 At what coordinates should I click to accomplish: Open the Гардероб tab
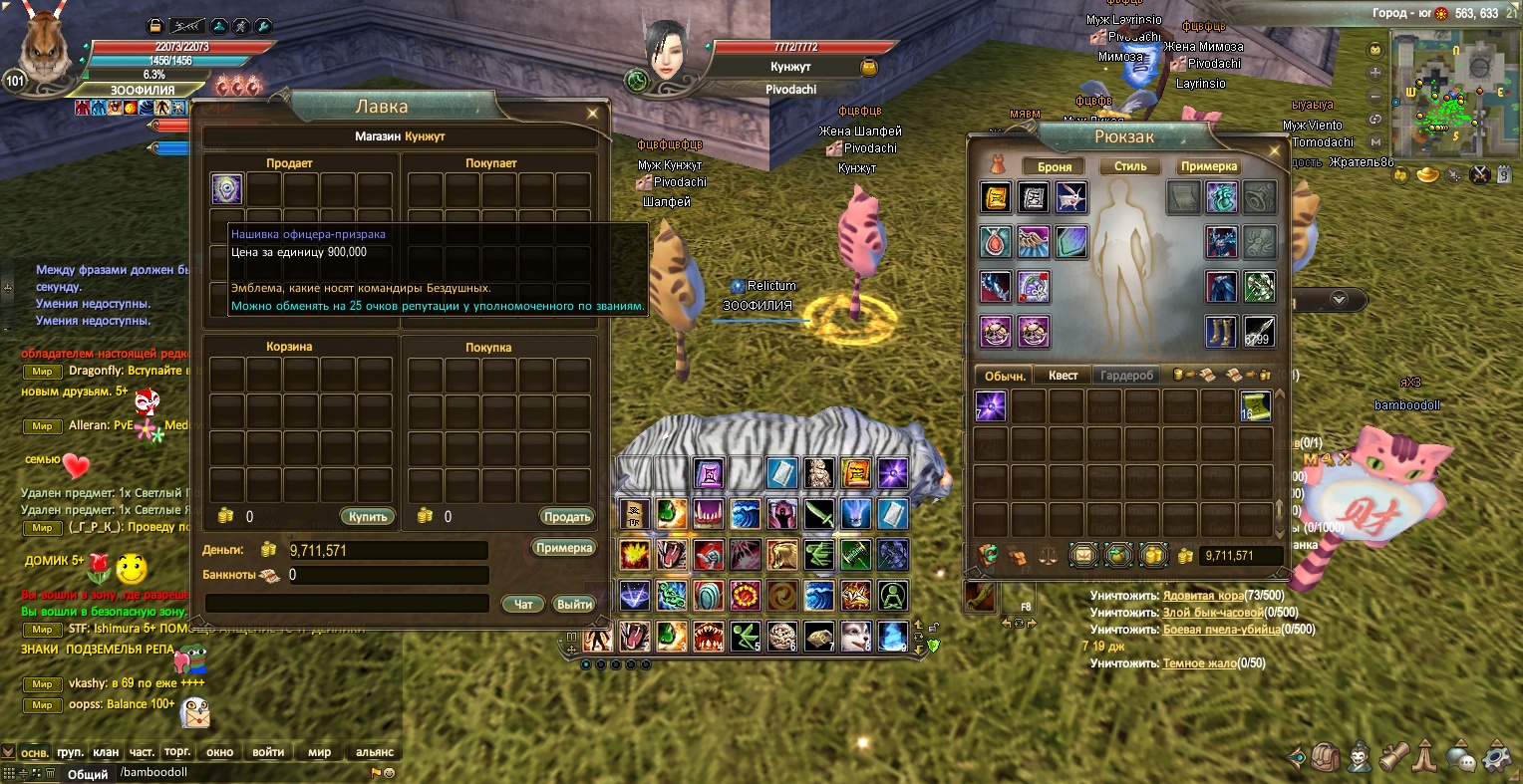tap(1126, 376)
